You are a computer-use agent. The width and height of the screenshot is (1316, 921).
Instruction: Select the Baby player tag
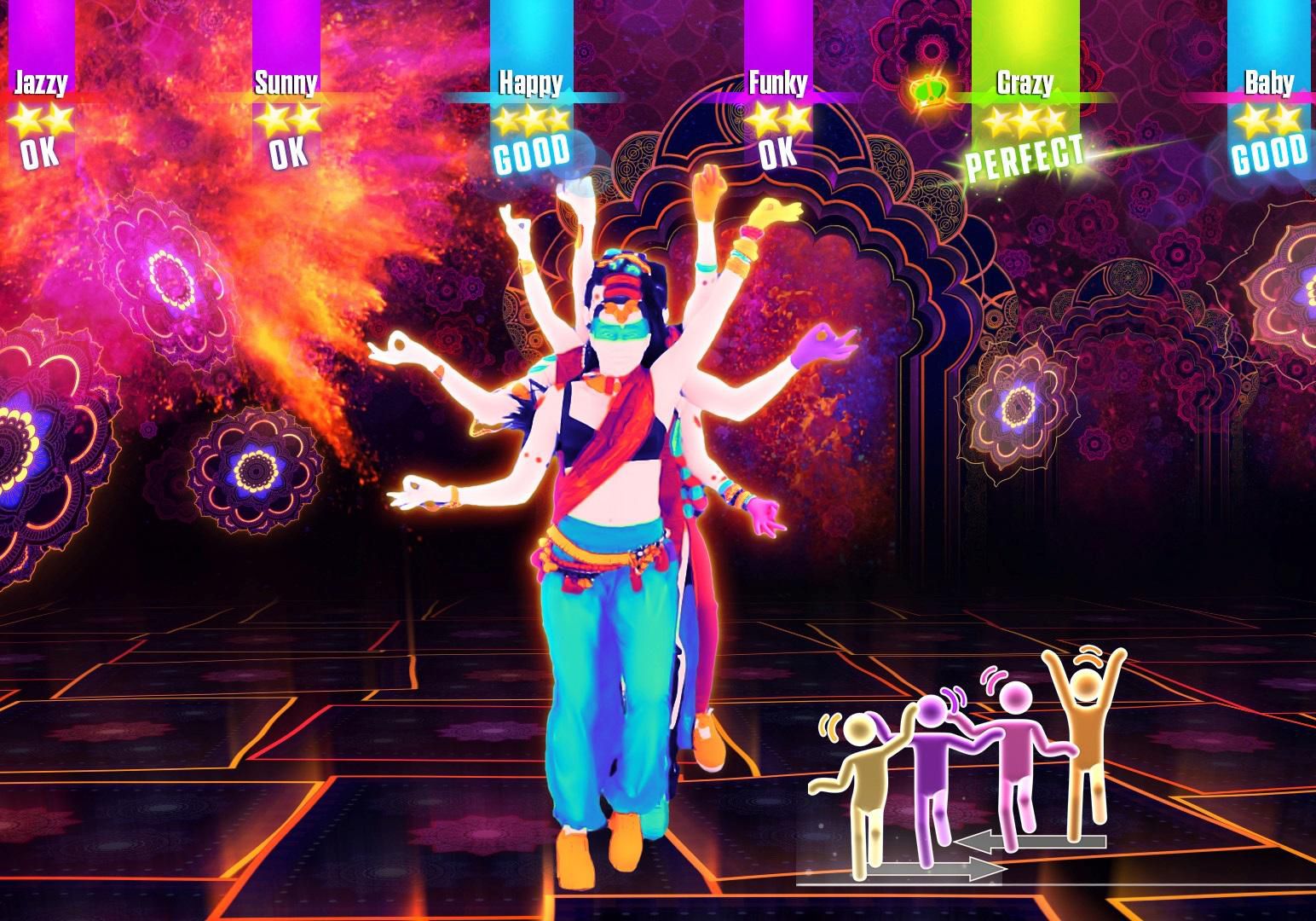(1269, 84)
